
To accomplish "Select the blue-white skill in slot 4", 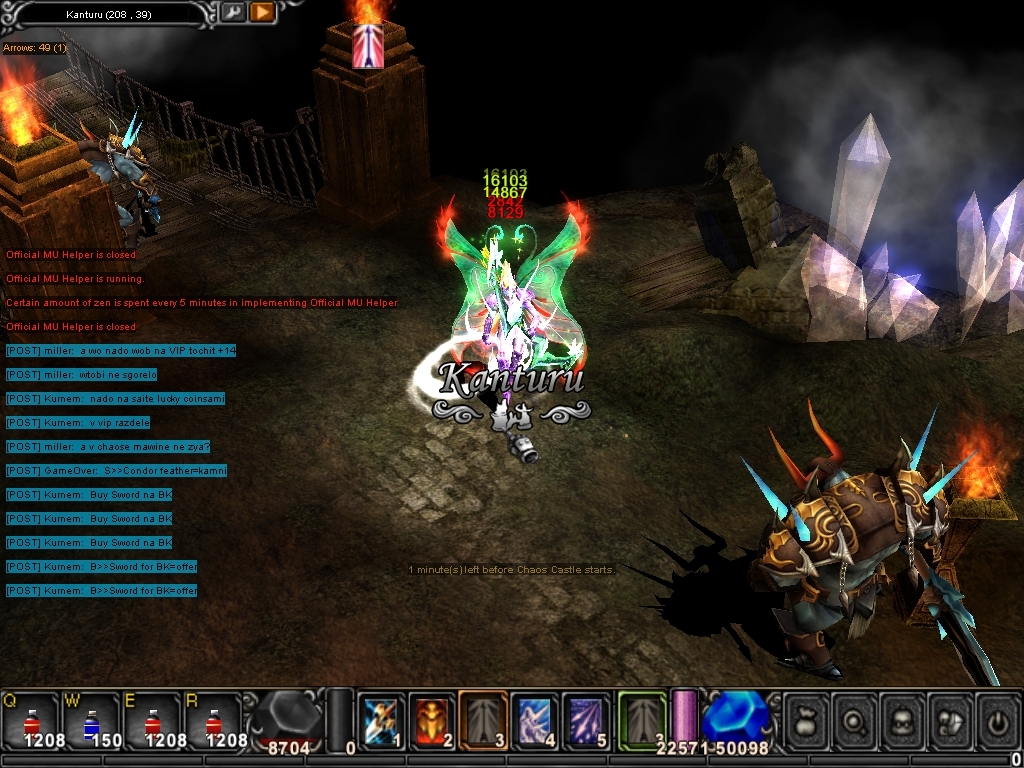I will tap(536, 720).
